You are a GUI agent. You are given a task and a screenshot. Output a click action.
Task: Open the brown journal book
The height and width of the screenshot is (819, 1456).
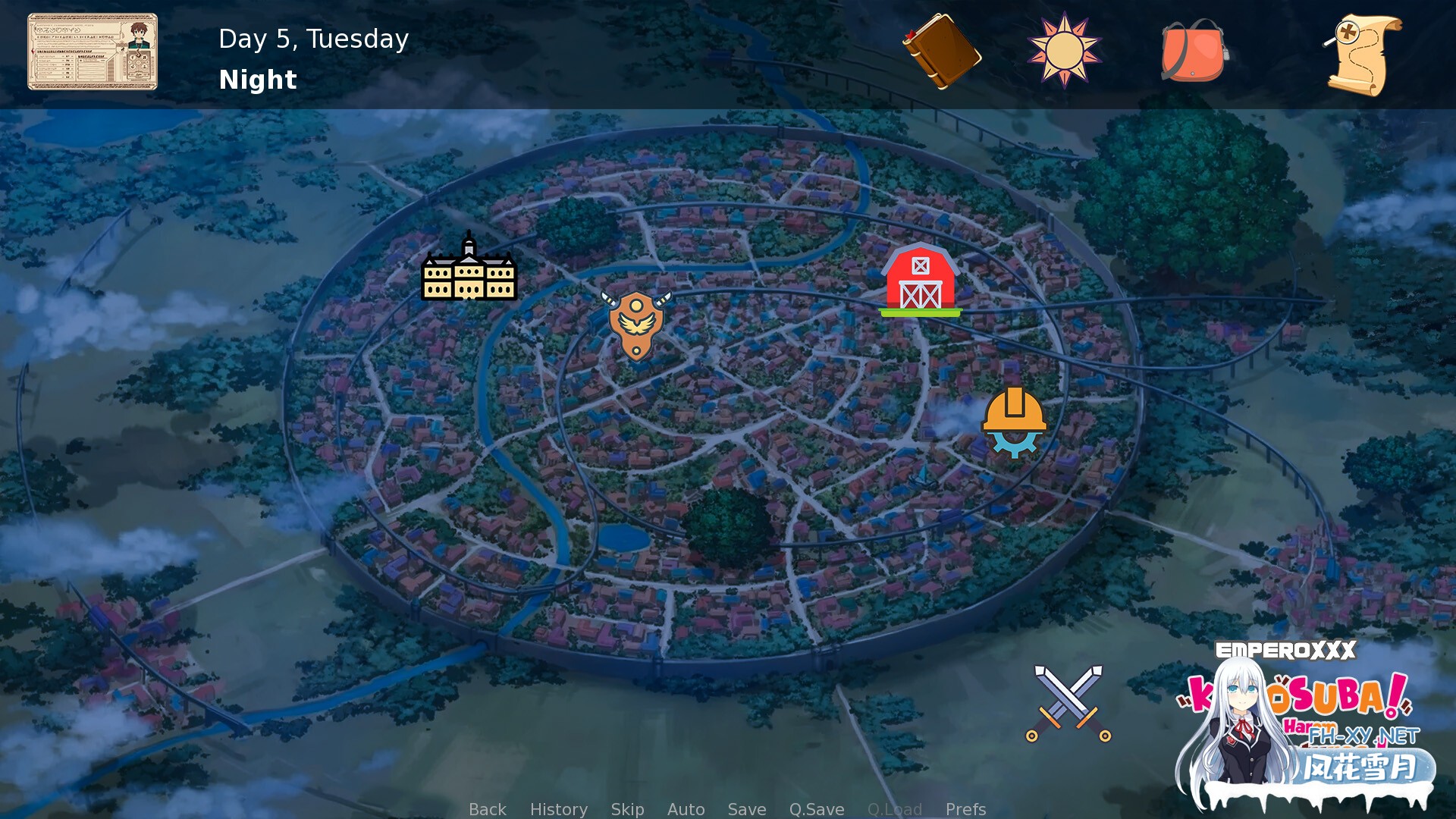pyautogui.click(x=941, y=52)
